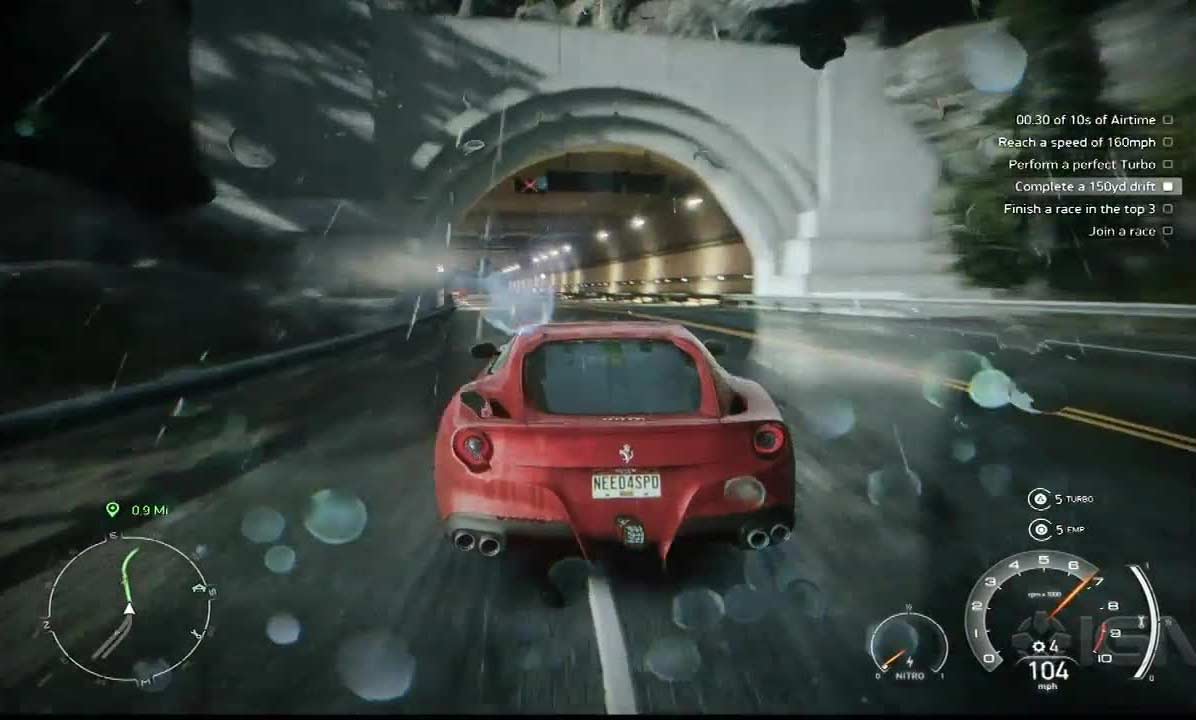This screenshot has width=1196, height=720.
Task: Activate the Turbo pursuit tech icon
Action: point(1038,499)
